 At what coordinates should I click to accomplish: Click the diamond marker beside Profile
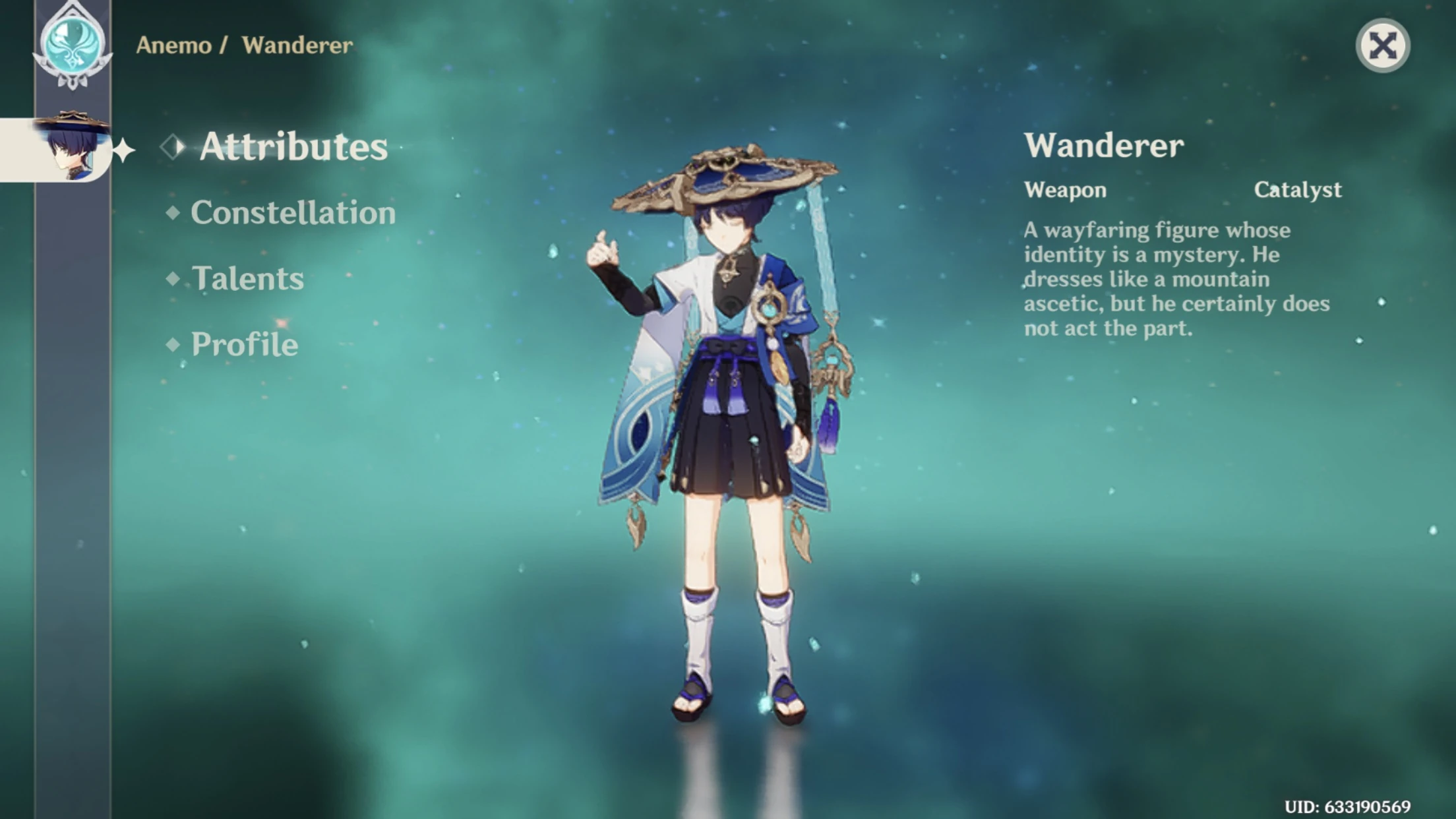point(174,344)
